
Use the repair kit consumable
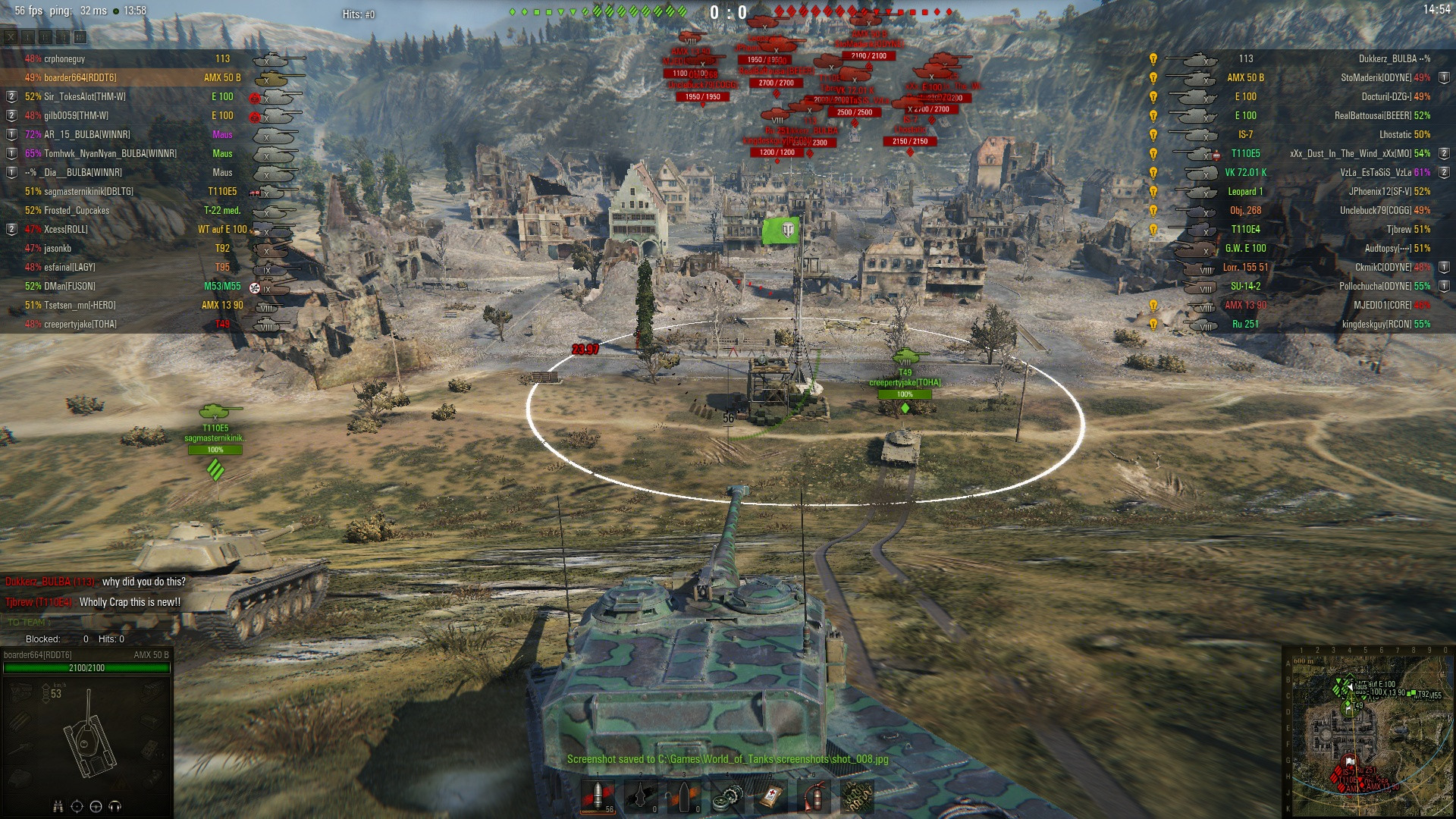click(x=727, y=797)
